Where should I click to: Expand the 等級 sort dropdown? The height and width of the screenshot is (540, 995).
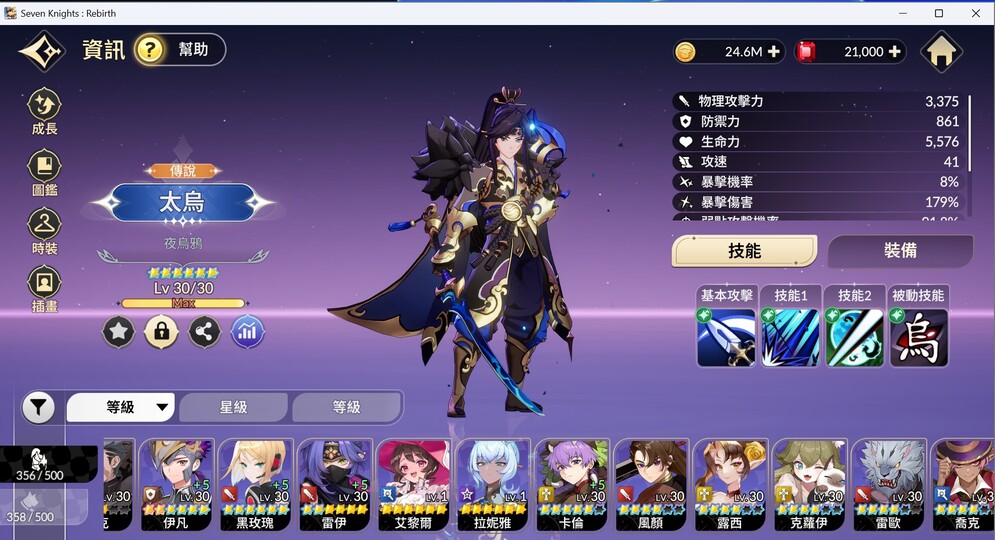coord(121,407)
